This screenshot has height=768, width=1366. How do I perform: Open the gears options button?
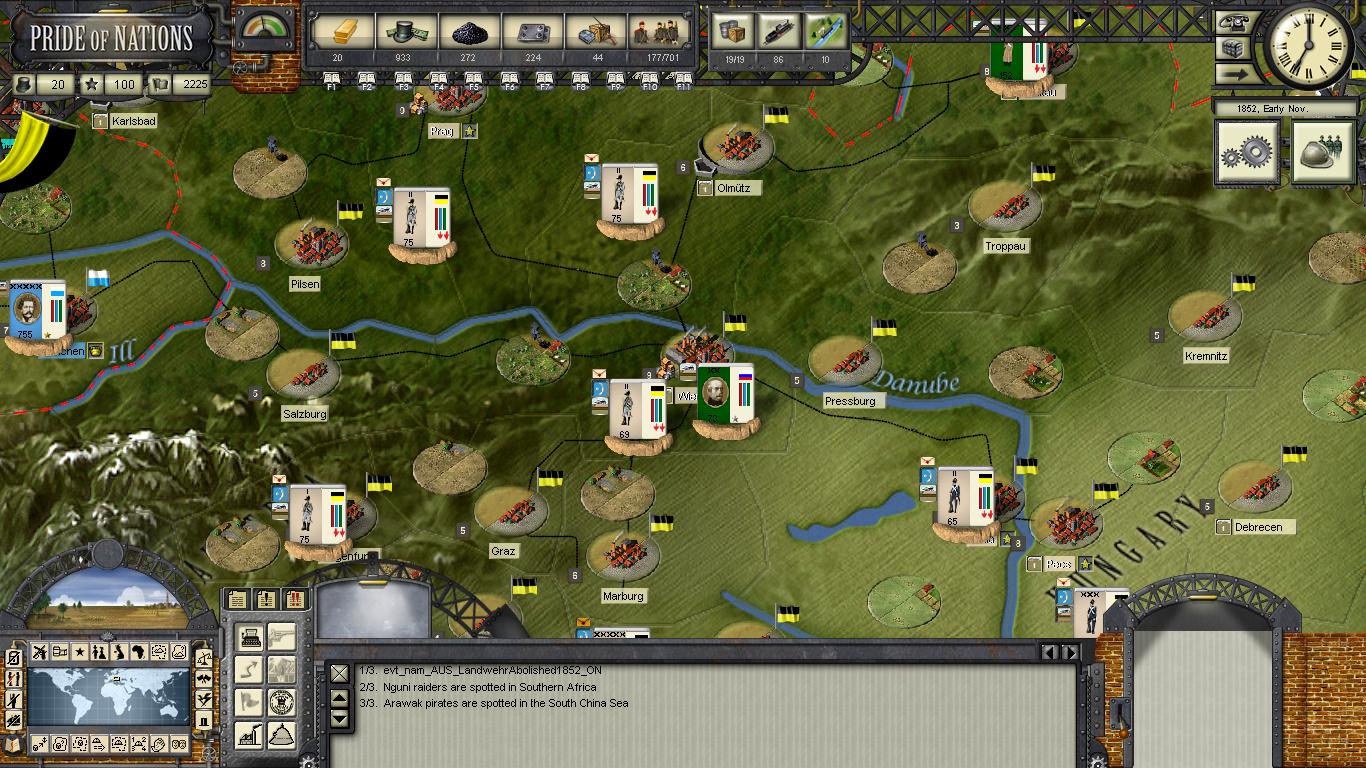tap(1247, 152)
